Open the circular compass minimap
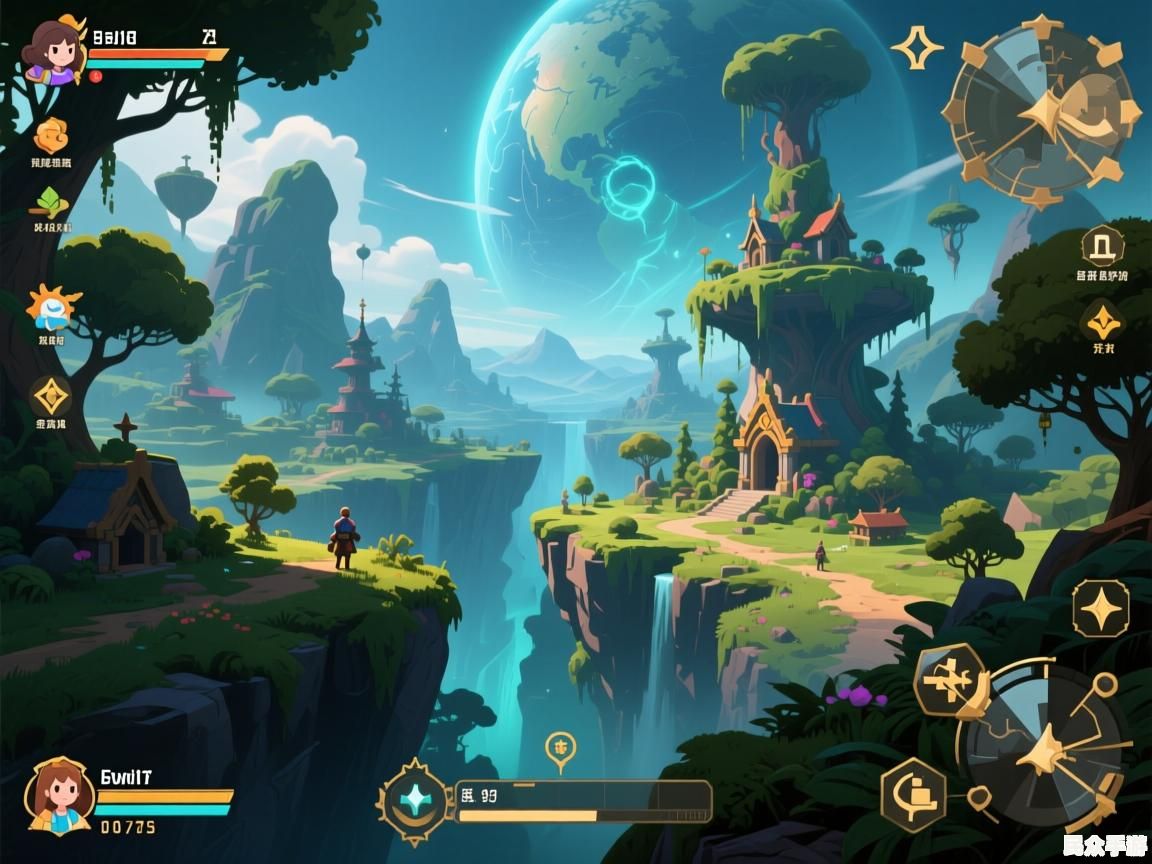Screen dimensions: 1152x864 1040,110
